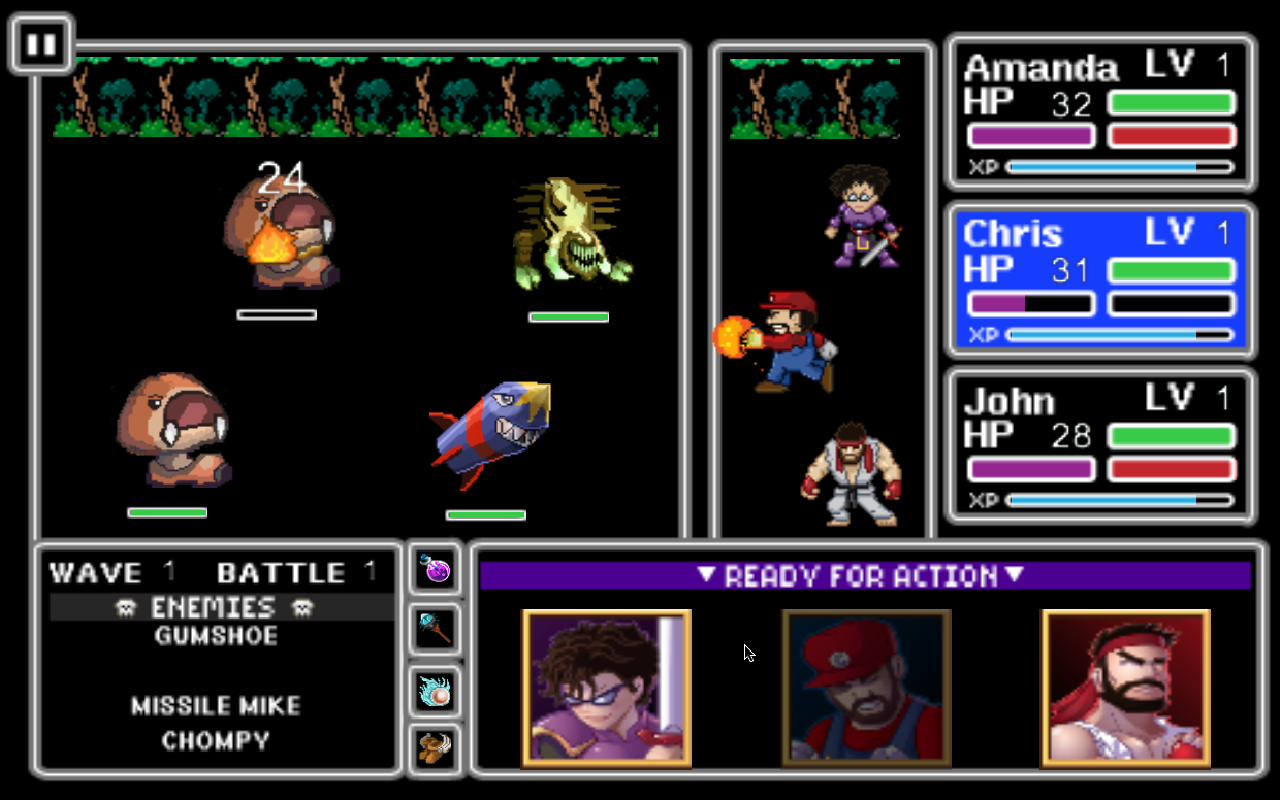Select the red-capped plumber's portrait
This screenshot has width=1280, height=800.
pyautogui.click(x=867, y=688)
